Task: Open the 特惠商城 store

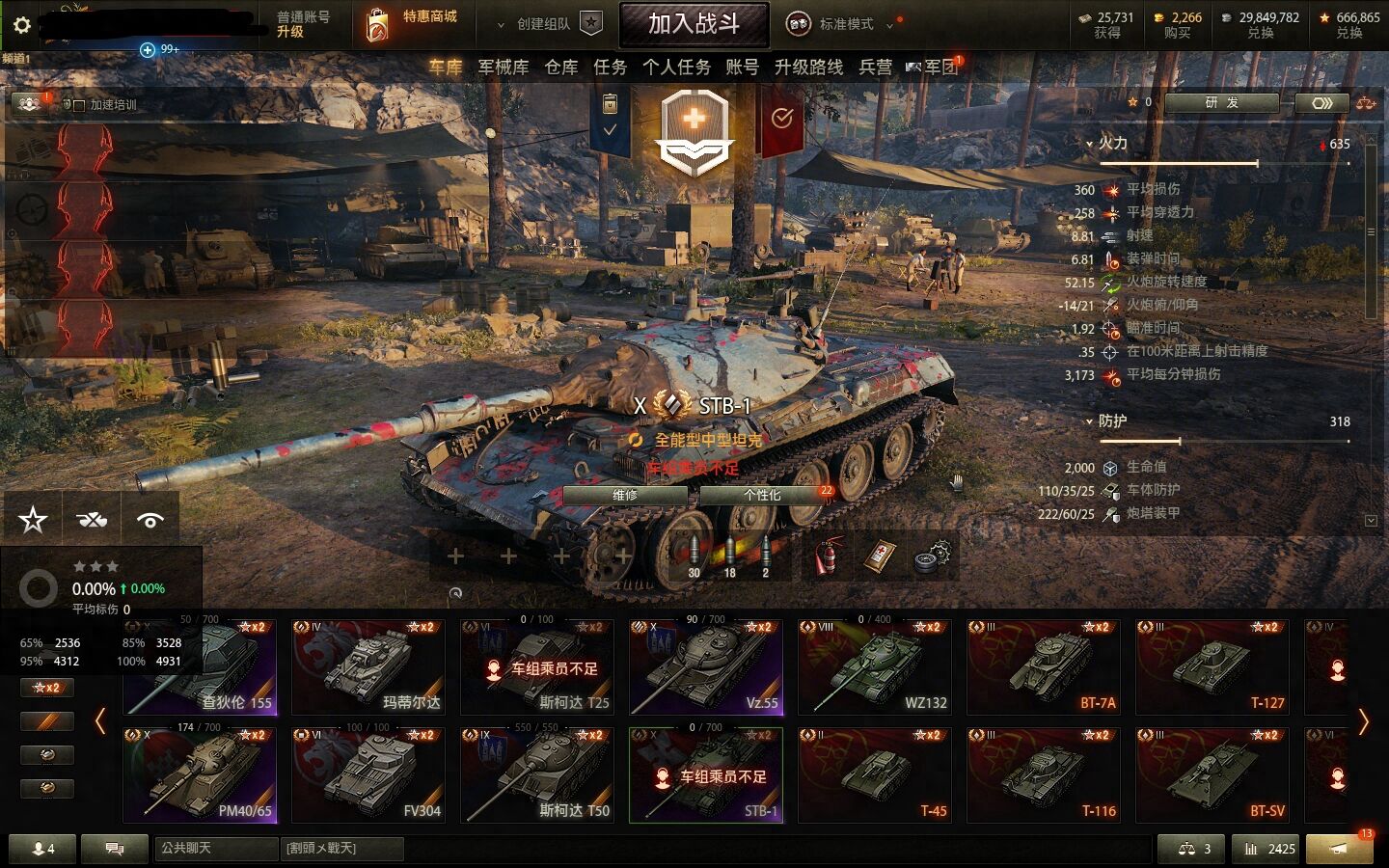Action: point(413,24)
